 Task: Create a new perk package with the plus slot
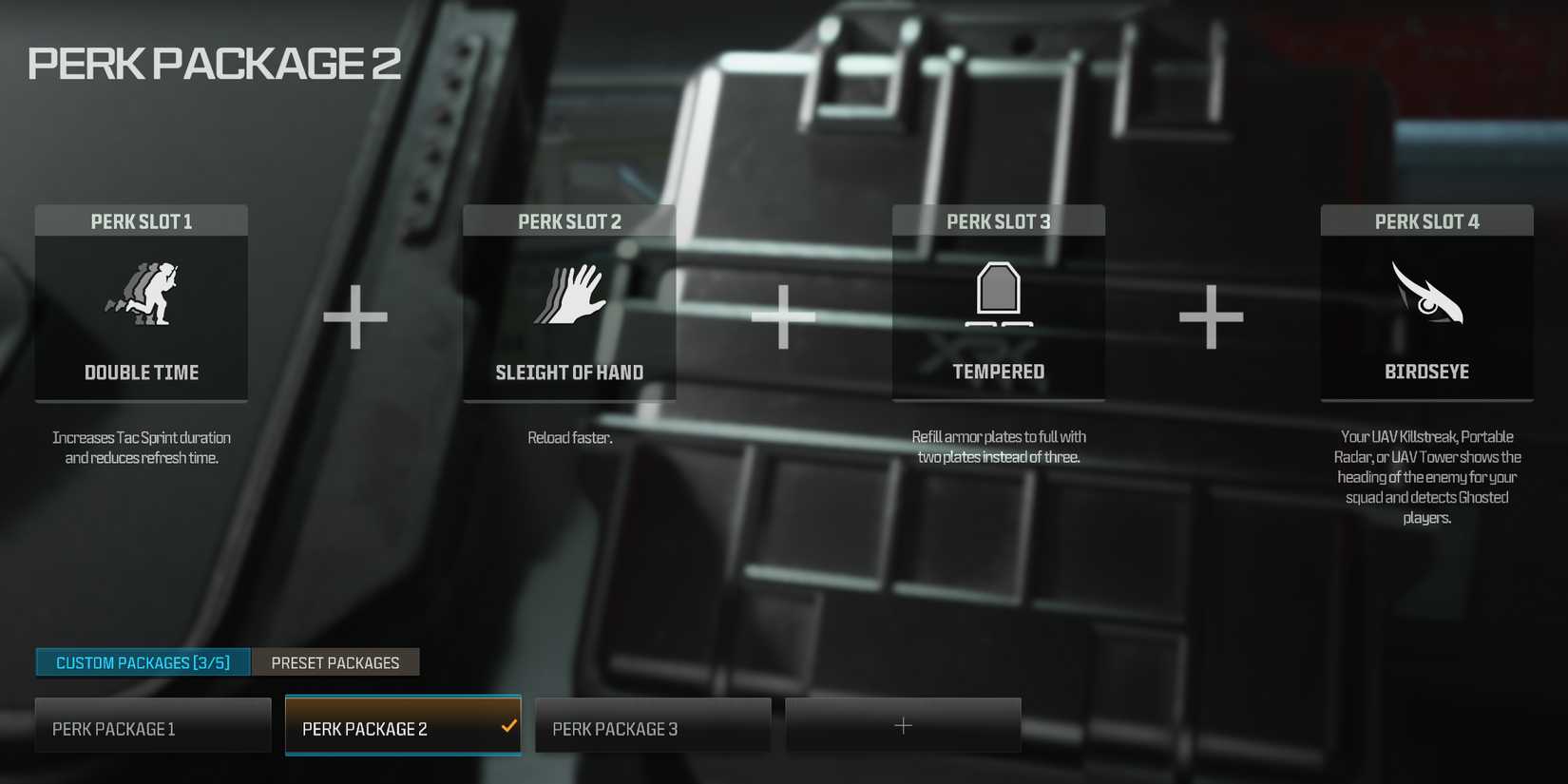(903, 725)
